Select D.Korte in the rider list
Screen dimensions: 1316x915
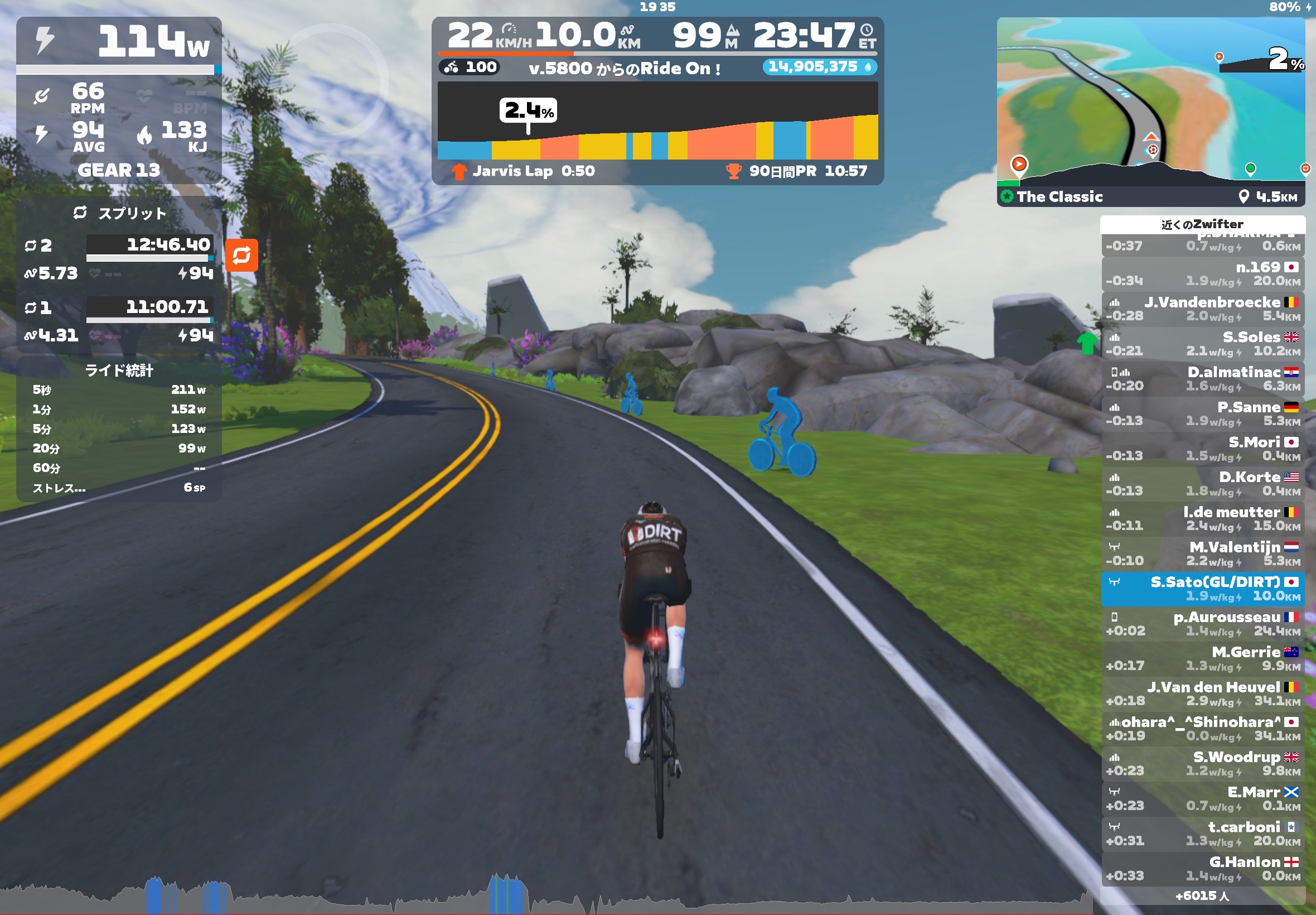(1203, 484)
